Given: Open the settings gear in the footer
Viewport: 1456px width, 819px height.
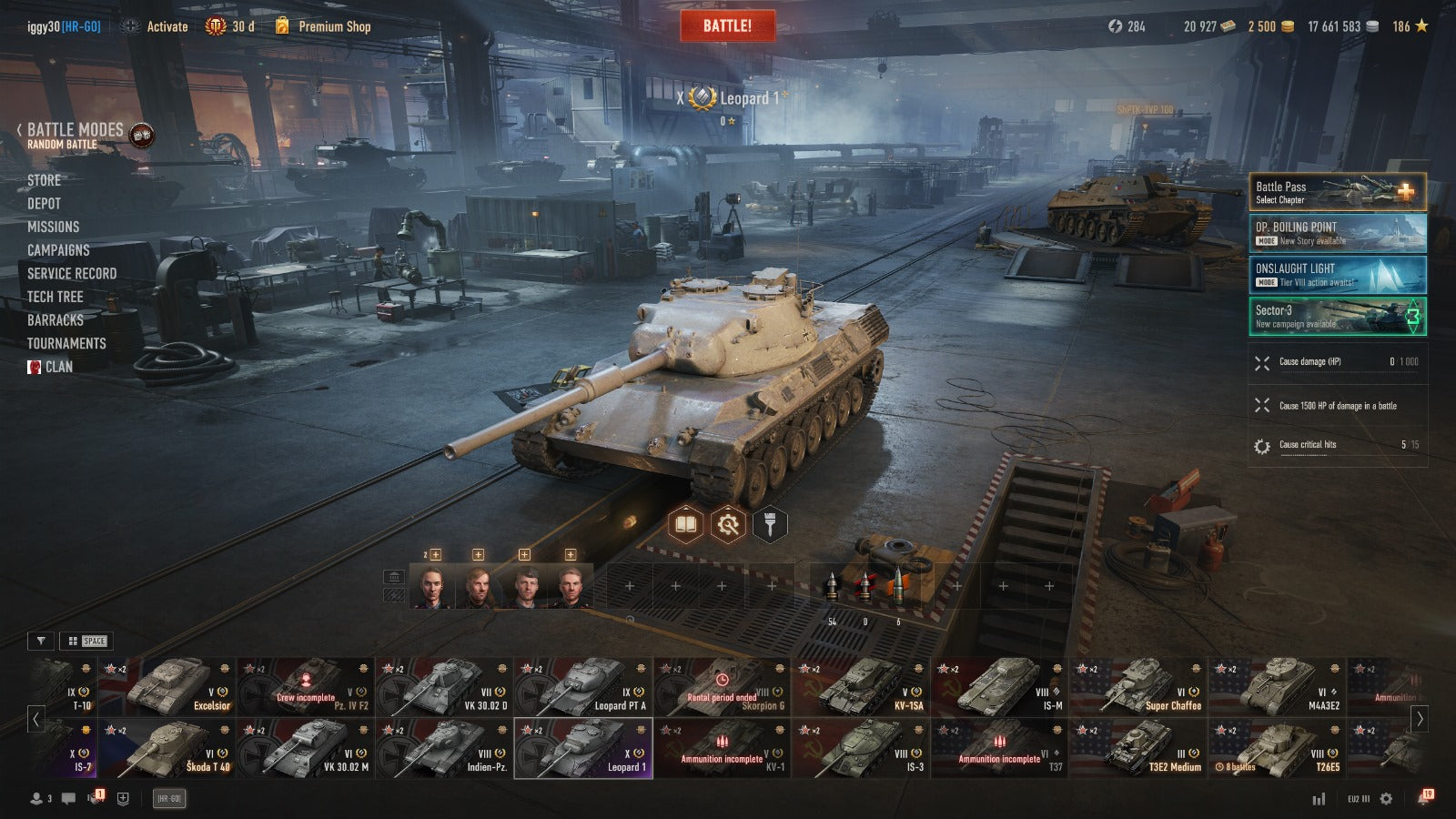Looking at the screenshot, I should [1386, 798].
